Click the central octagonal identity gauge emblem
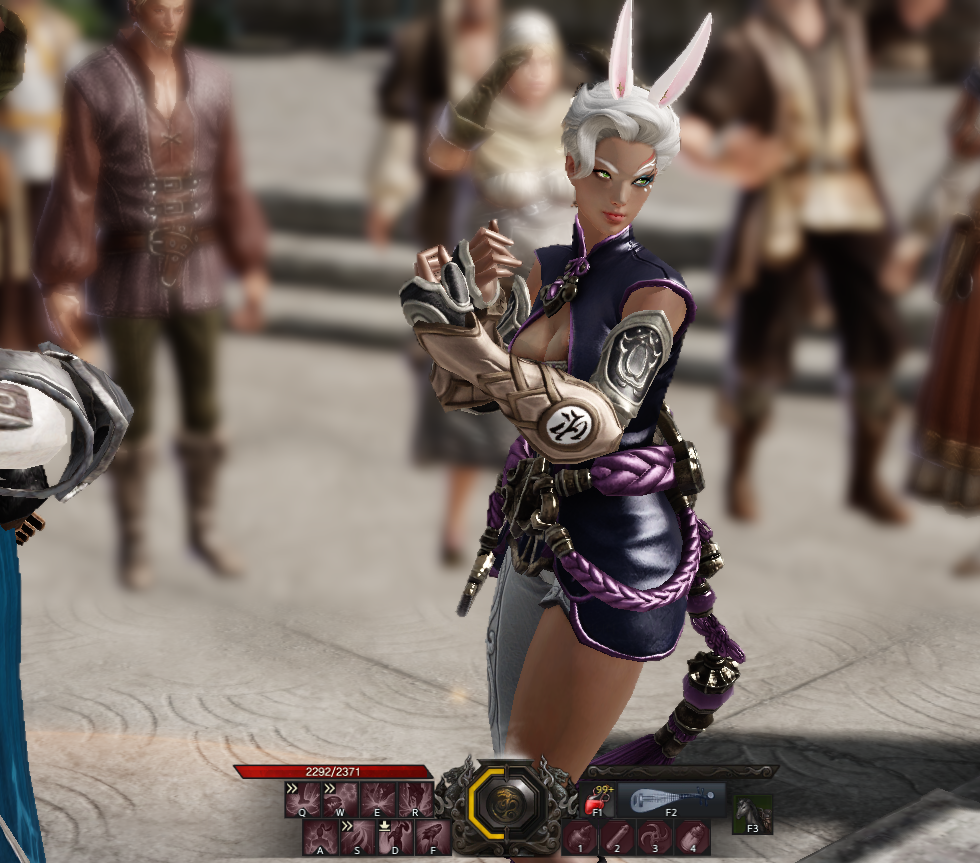This screenshot has width=980, height=863. (508, 806)
